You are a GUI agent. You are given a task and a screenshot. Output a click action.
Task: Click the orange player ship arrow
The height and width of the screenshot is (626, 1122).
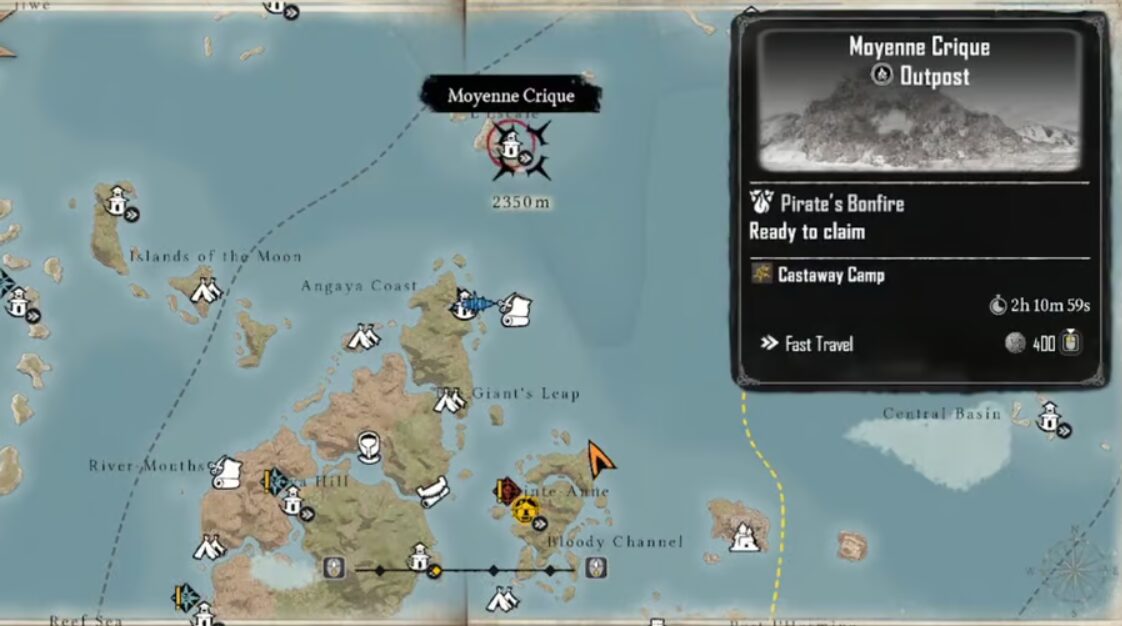(x=600, y=458)
